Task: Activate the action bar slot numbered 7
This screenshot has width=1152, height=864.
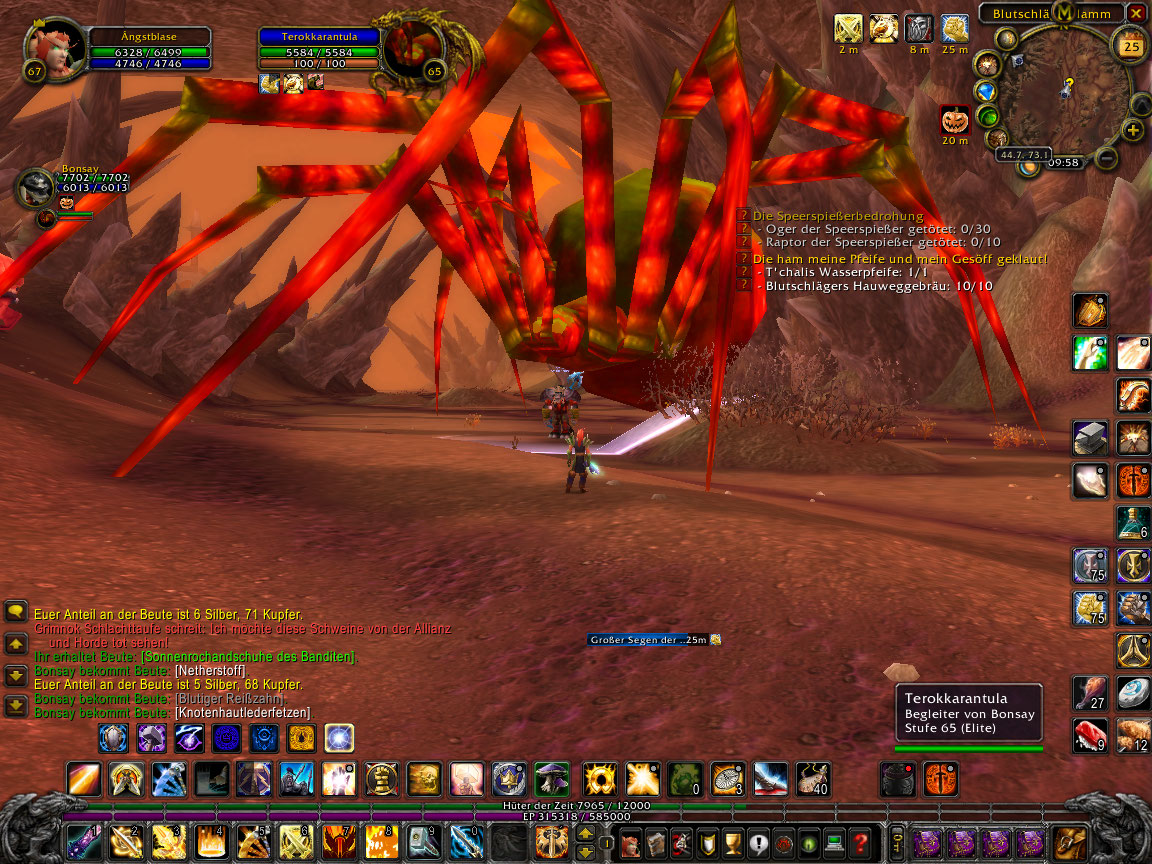Action: [338, 842]
